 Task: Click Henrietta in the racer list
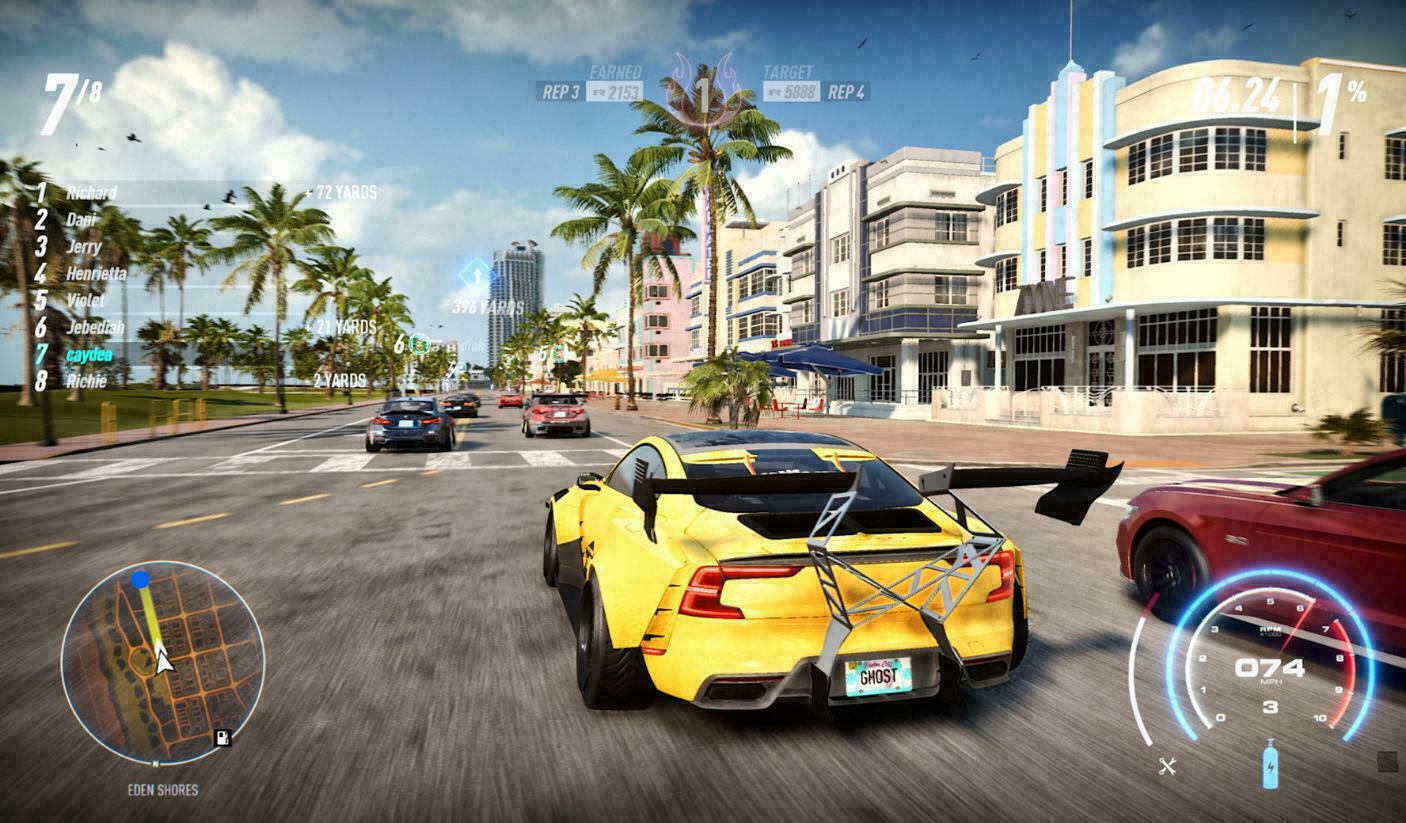pyautogui.click(x=96, y=273)
